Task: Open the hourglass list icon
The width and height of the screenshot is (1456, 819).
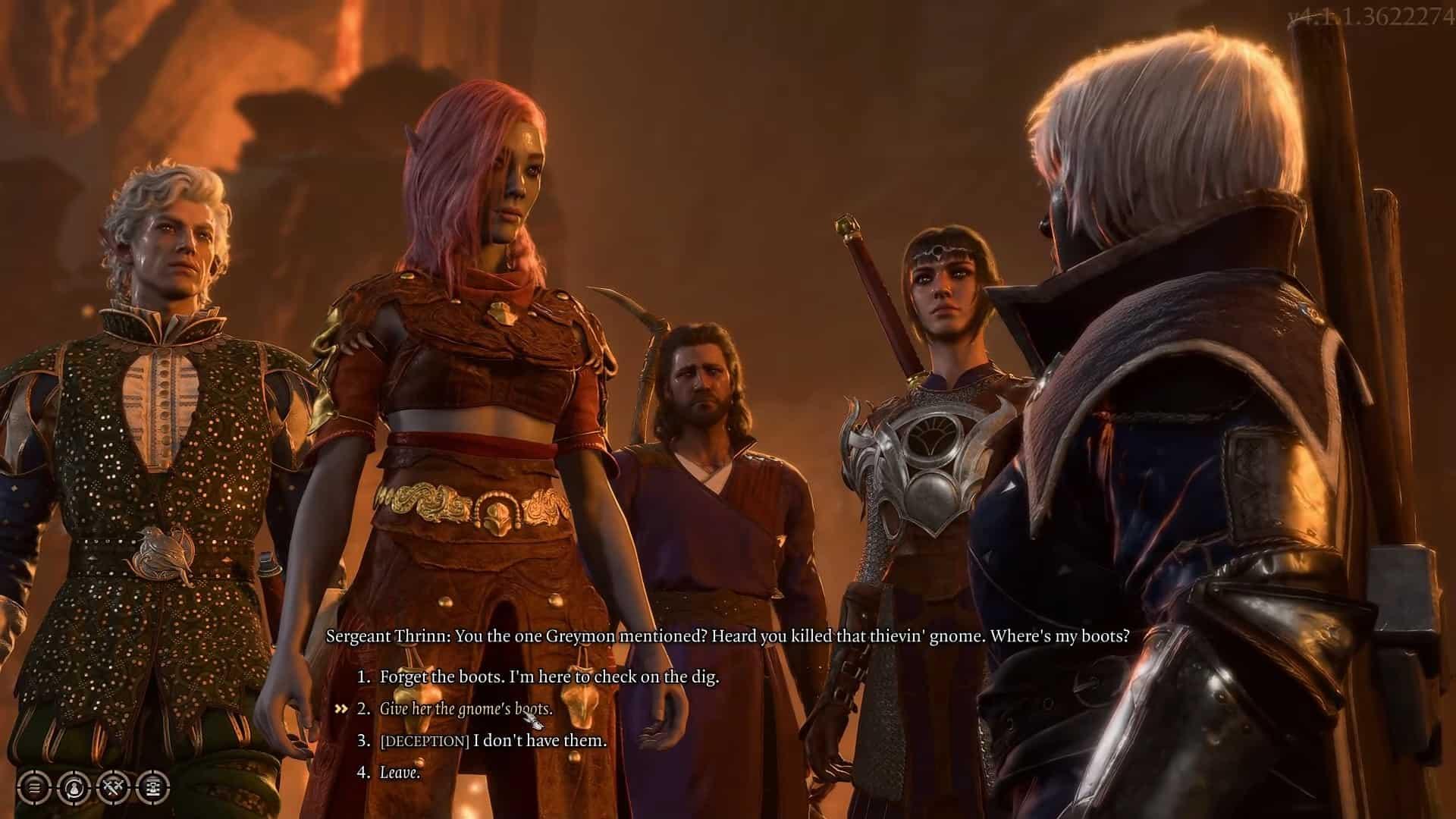Action: 154,787
